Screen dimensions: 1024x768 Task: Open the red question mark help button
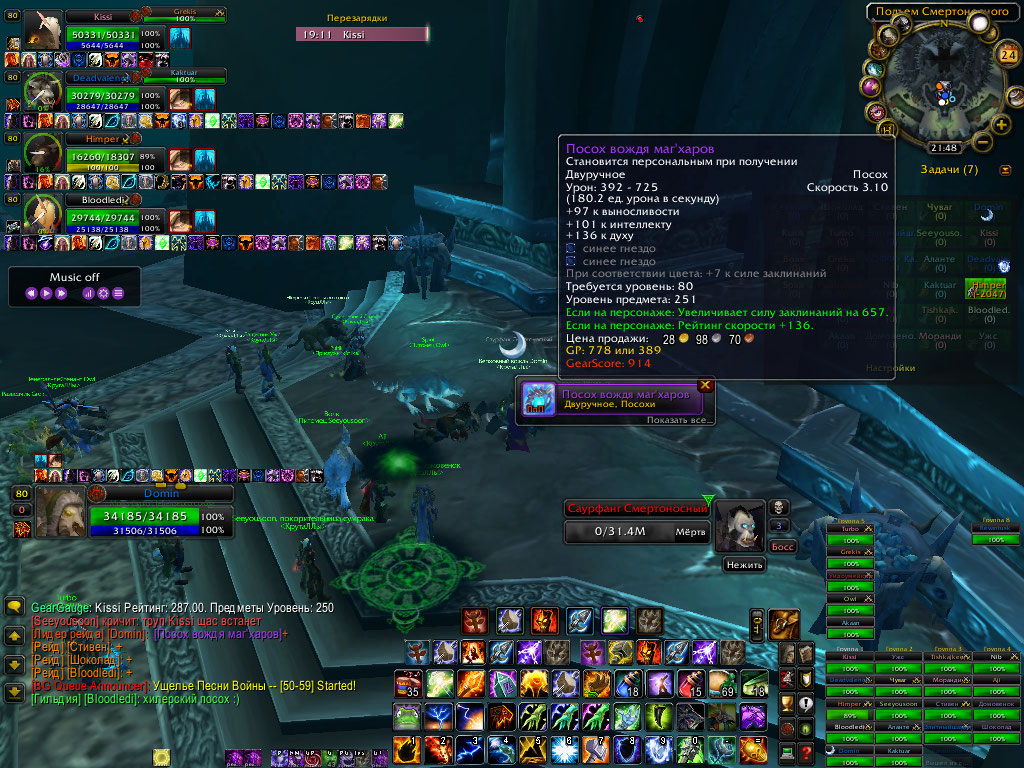click(808, 751)
